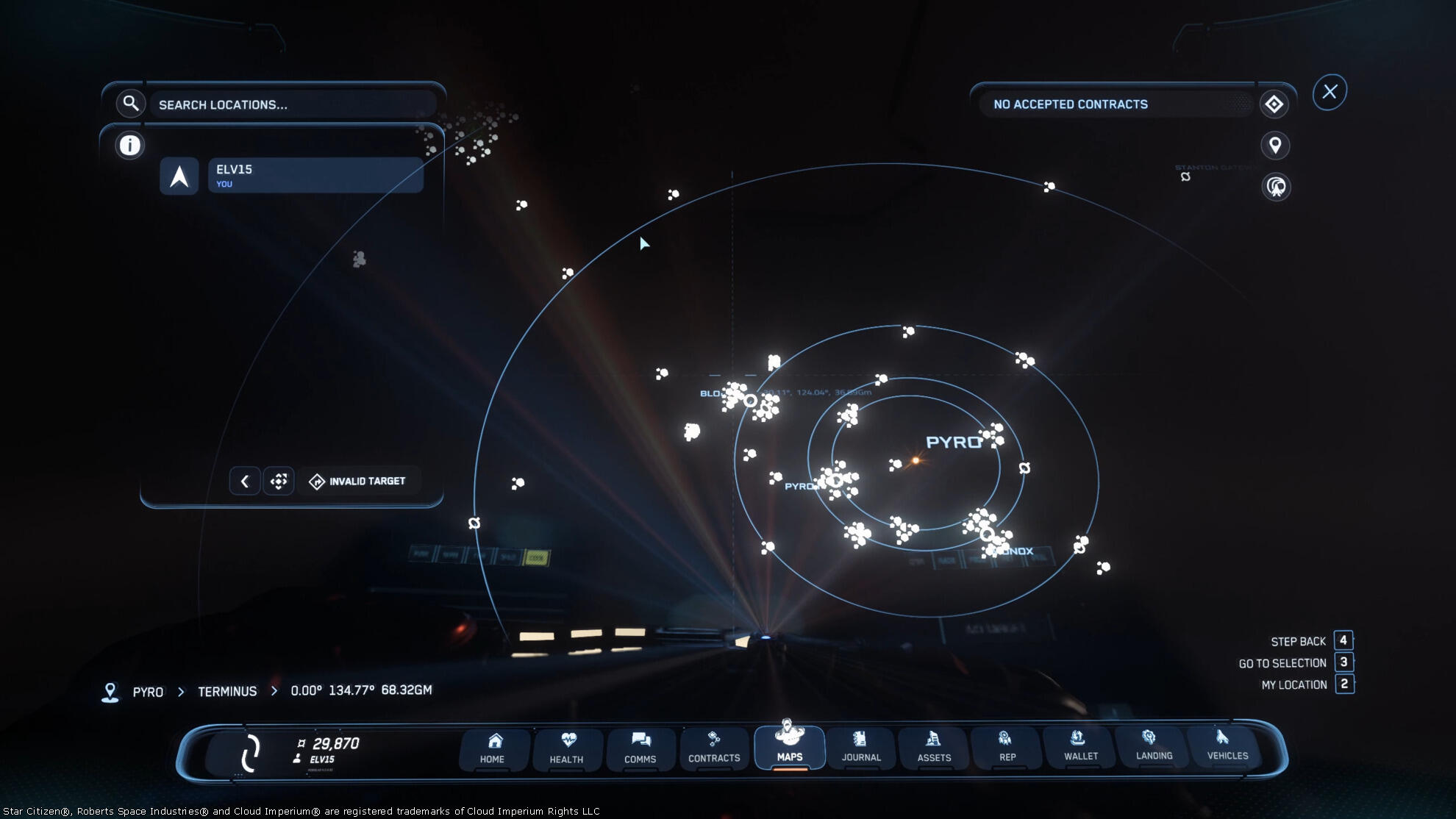The width and height of the screenshot is (1456, 819).
Task: Activate the Invalid Target route button
Action: click(x=358, y=482)
